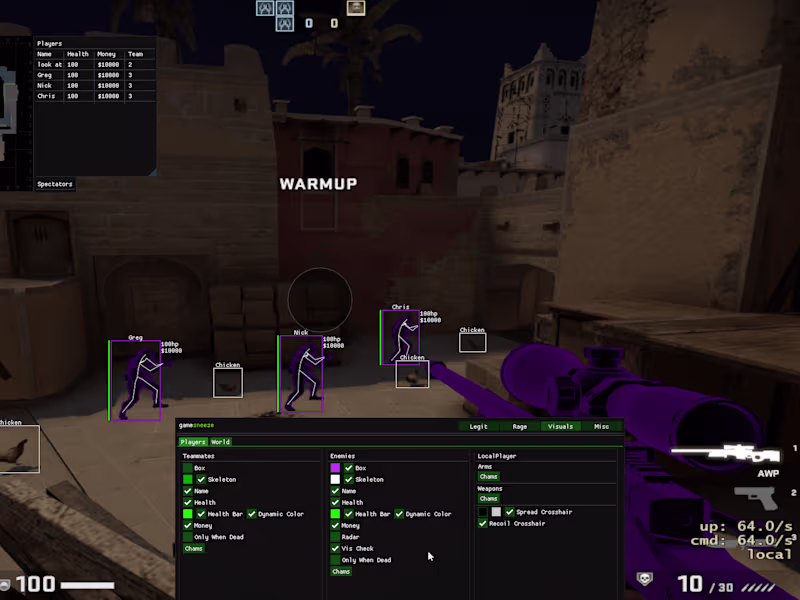Click the purple Enemies Box color swatch
Image resolution: width=800 pixels, height=600 pixels.
[336, 468]
